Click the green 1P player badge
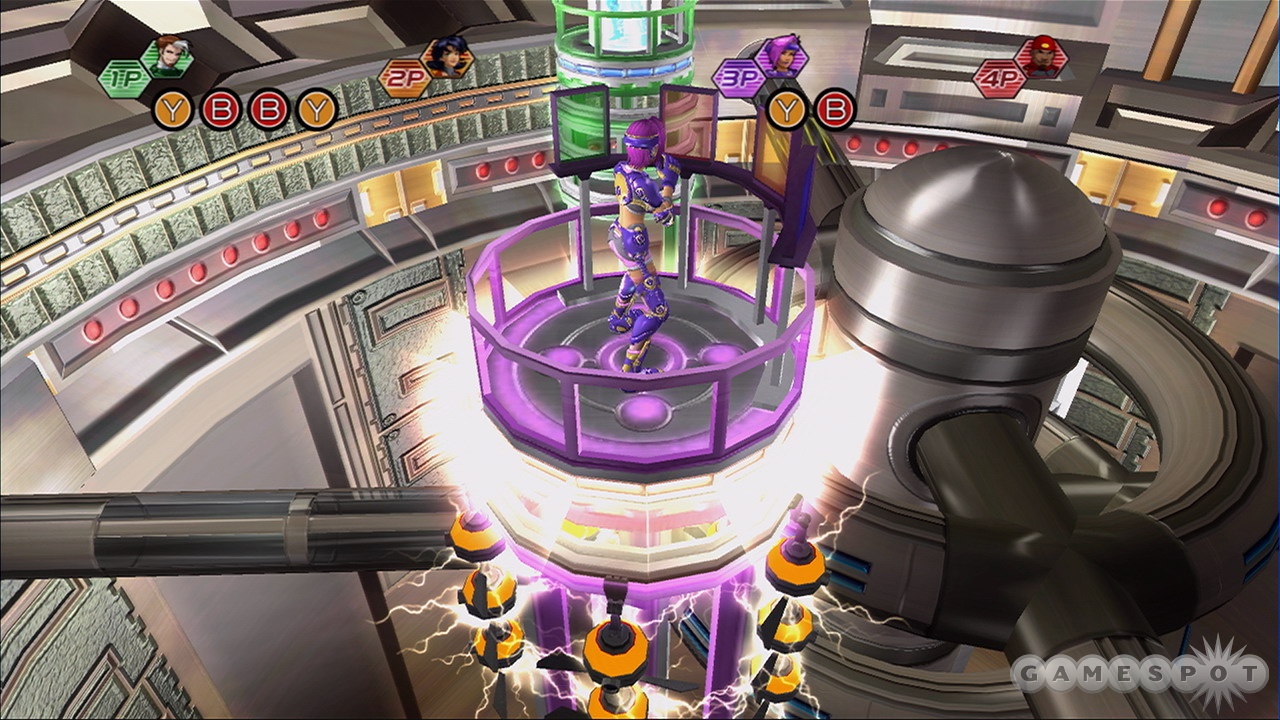The image size is (1280, 720). pos(124,79)
